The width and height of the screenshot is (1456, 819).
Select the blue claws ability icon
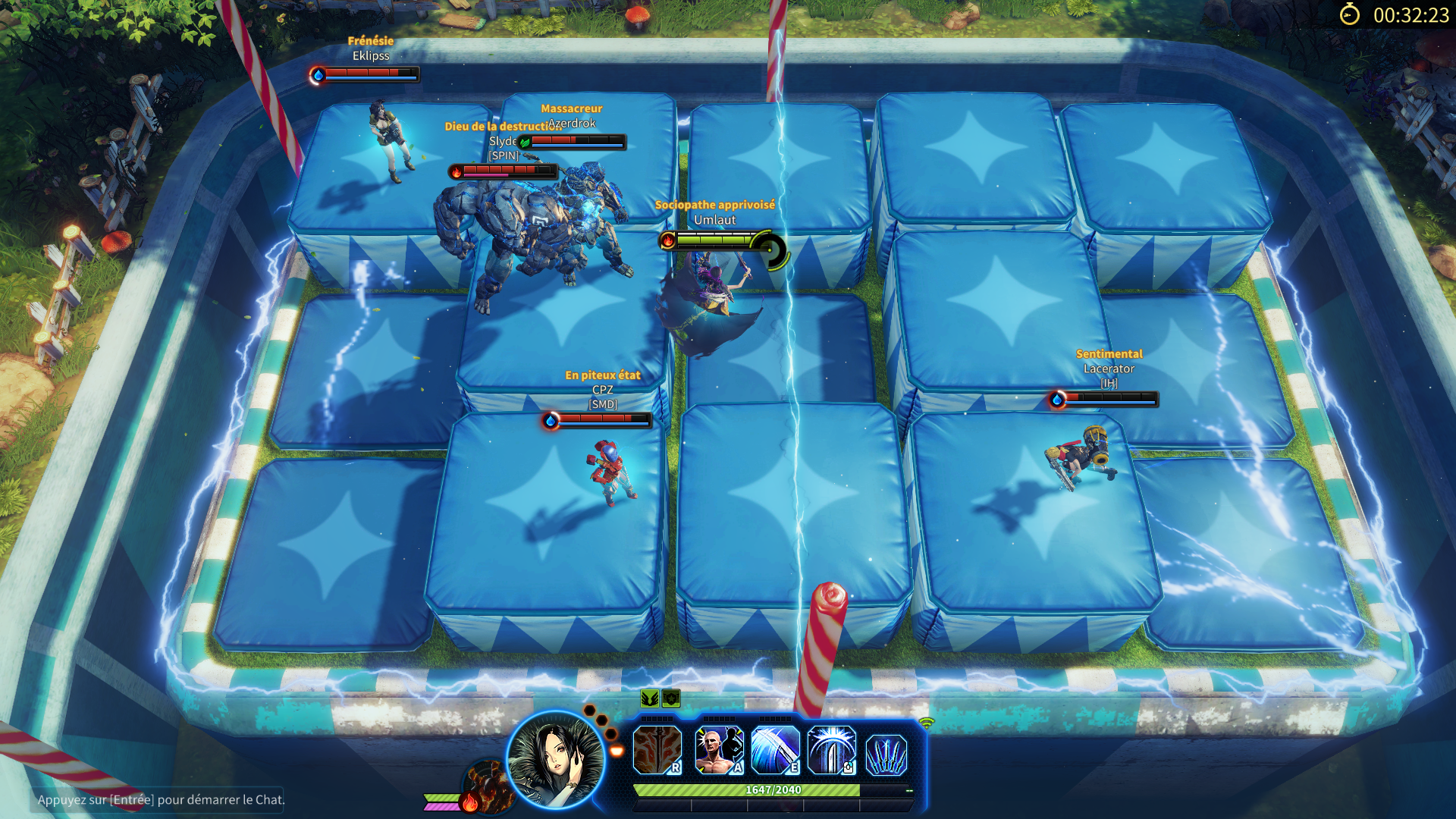click(886, 755)
